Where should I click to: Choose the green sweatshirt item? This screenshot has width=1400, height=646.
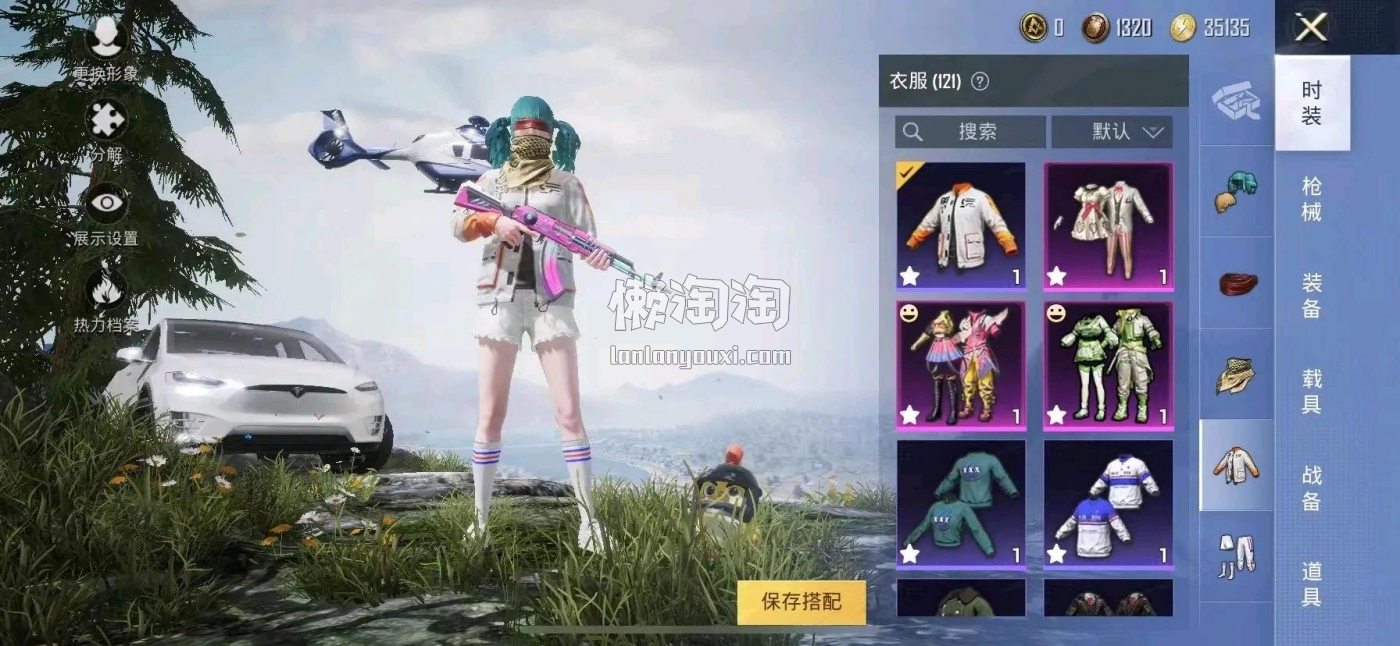[961, 504]
